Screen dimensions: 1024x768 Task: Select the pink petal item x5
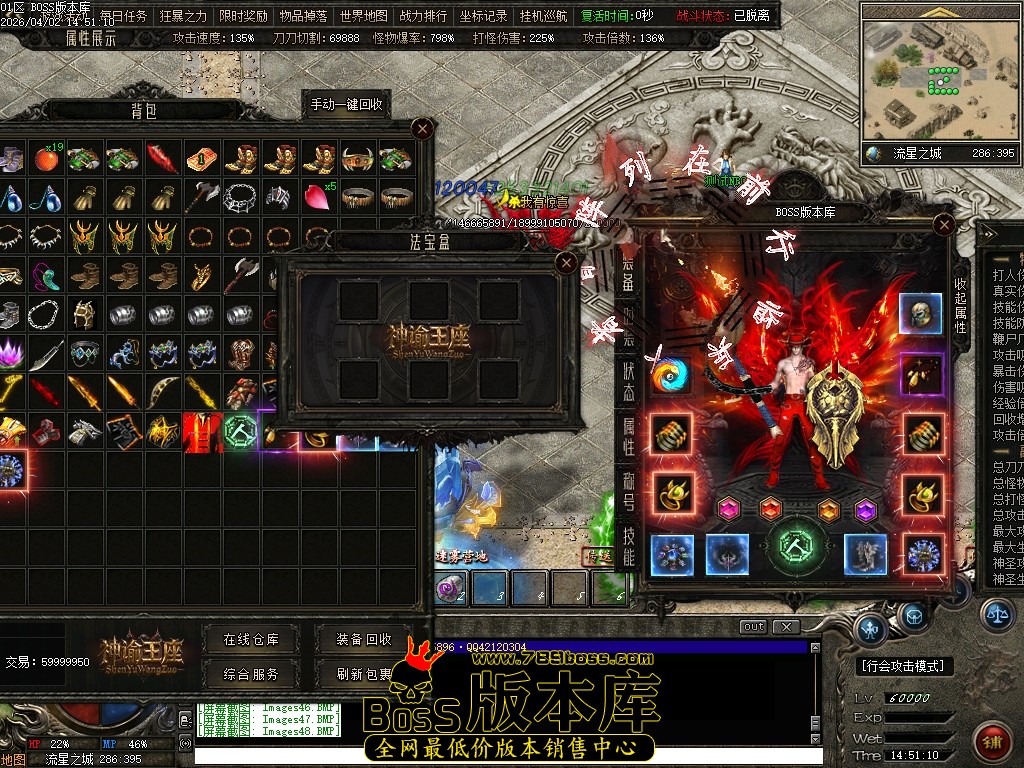321,197
